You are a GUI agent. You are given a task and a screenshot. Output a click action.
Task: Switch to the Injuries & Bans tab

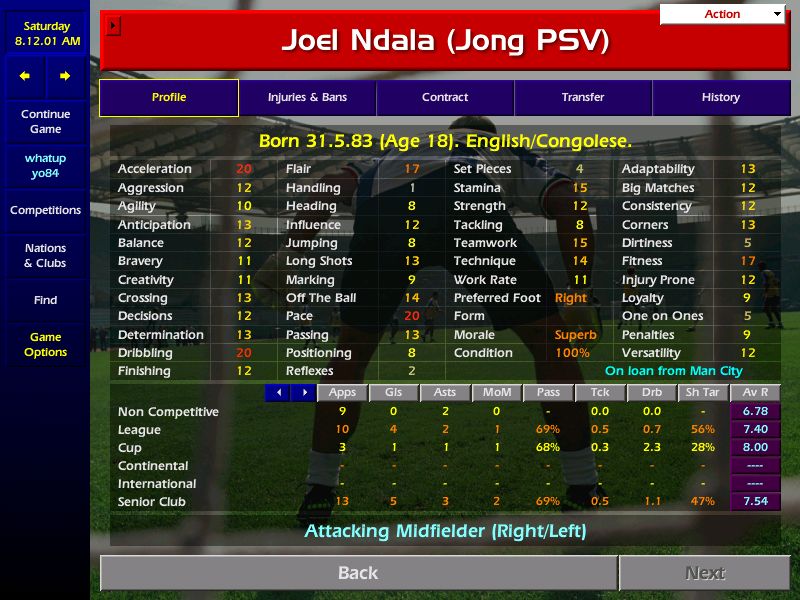(x=307, y=98)
